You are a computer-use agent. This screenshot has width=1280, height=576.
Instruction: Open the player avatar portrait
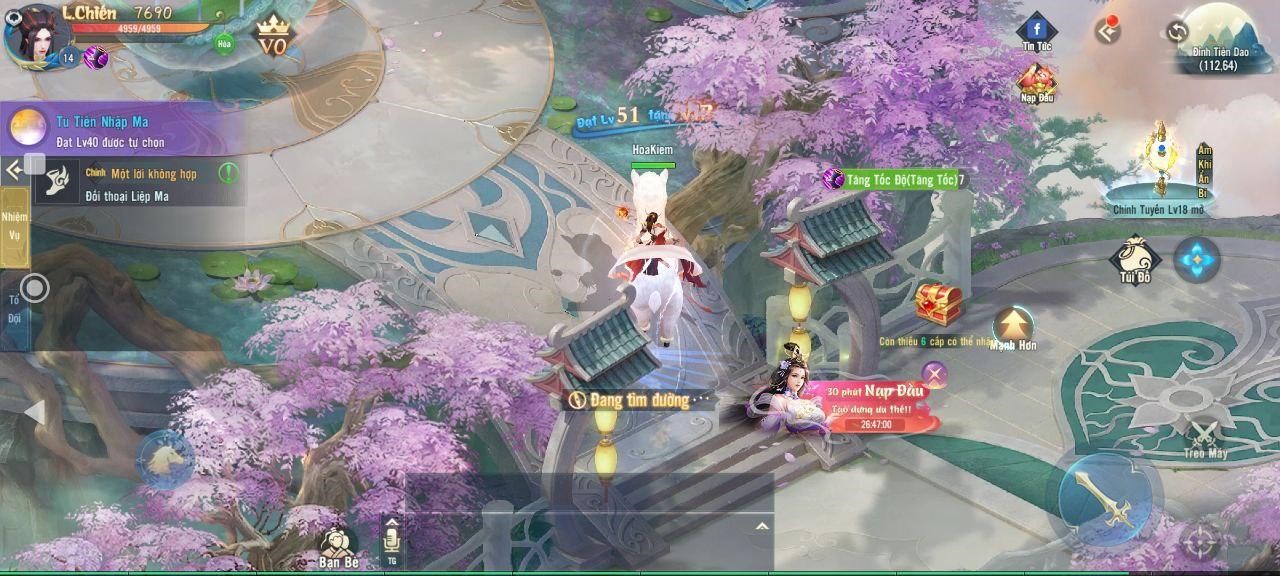click(32, 33)
